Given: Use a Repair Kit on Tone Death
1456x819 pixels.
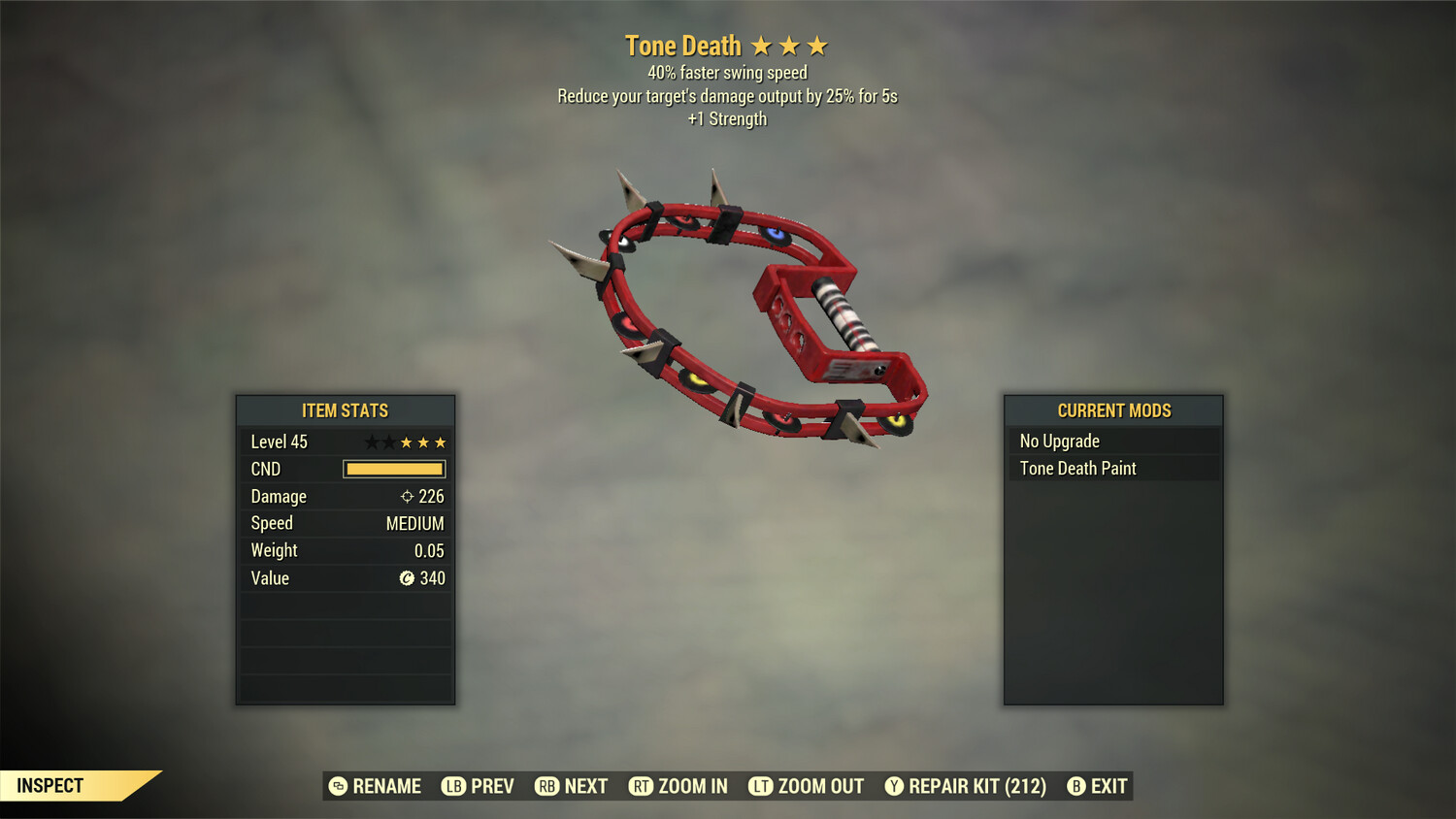Looking at the screenshot, I should tap(966, 786).
